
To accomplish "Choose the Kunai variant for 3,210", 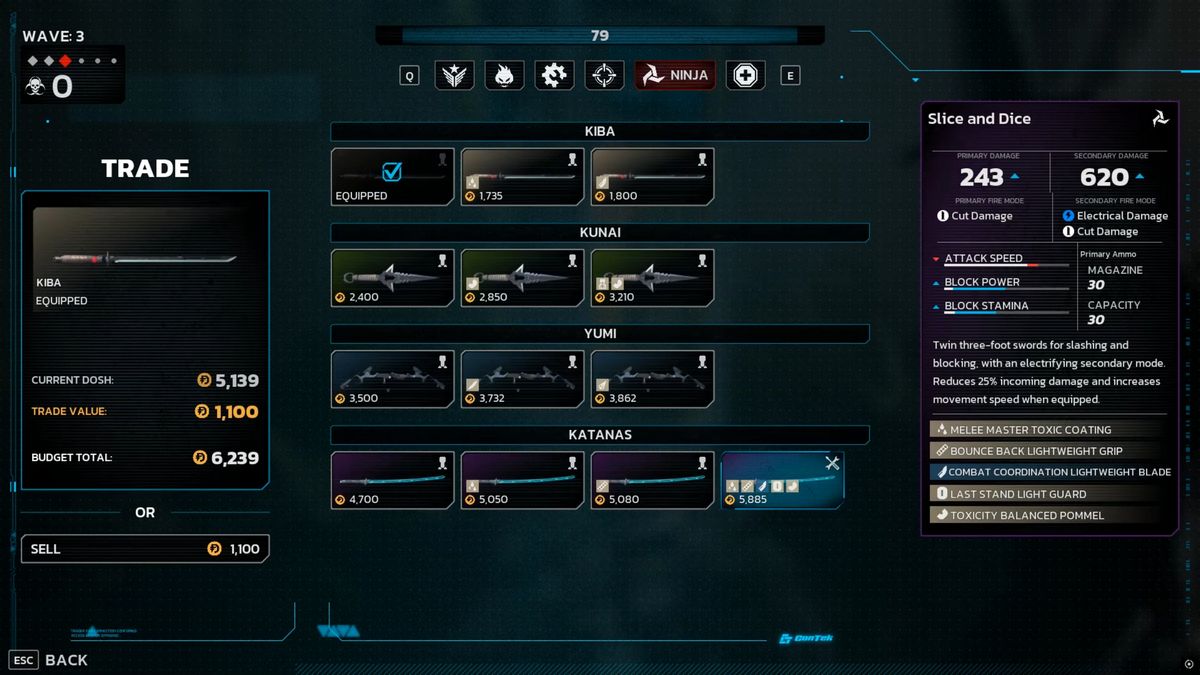I will (x=652, y=277).
